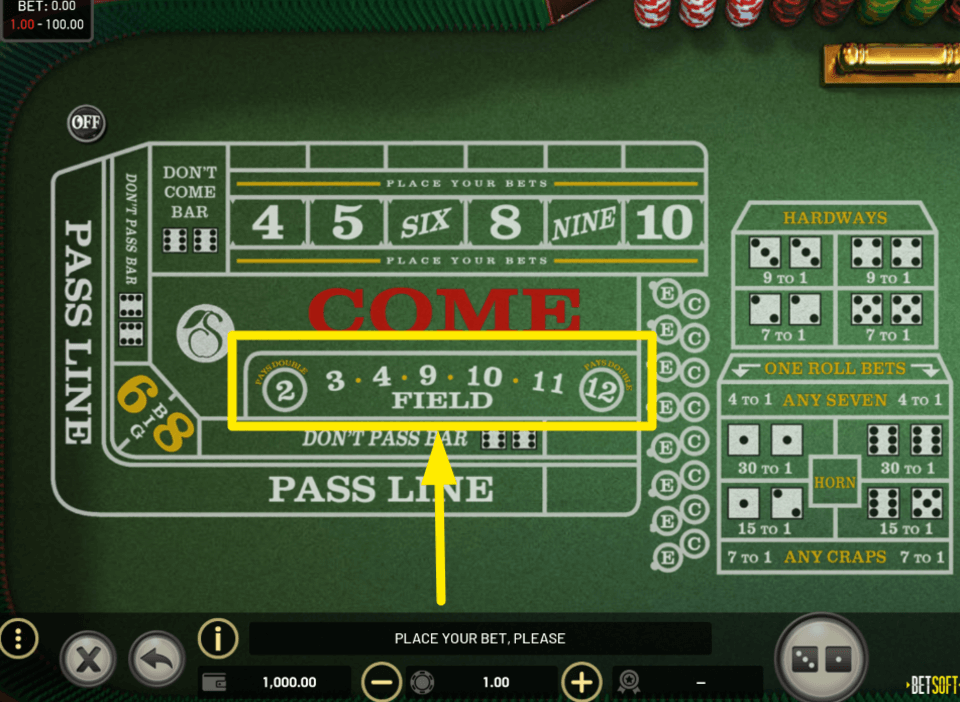Viewport: 960px width, 702px height.
Task: Clear bets with the X button
Action: tap(89, 660)
